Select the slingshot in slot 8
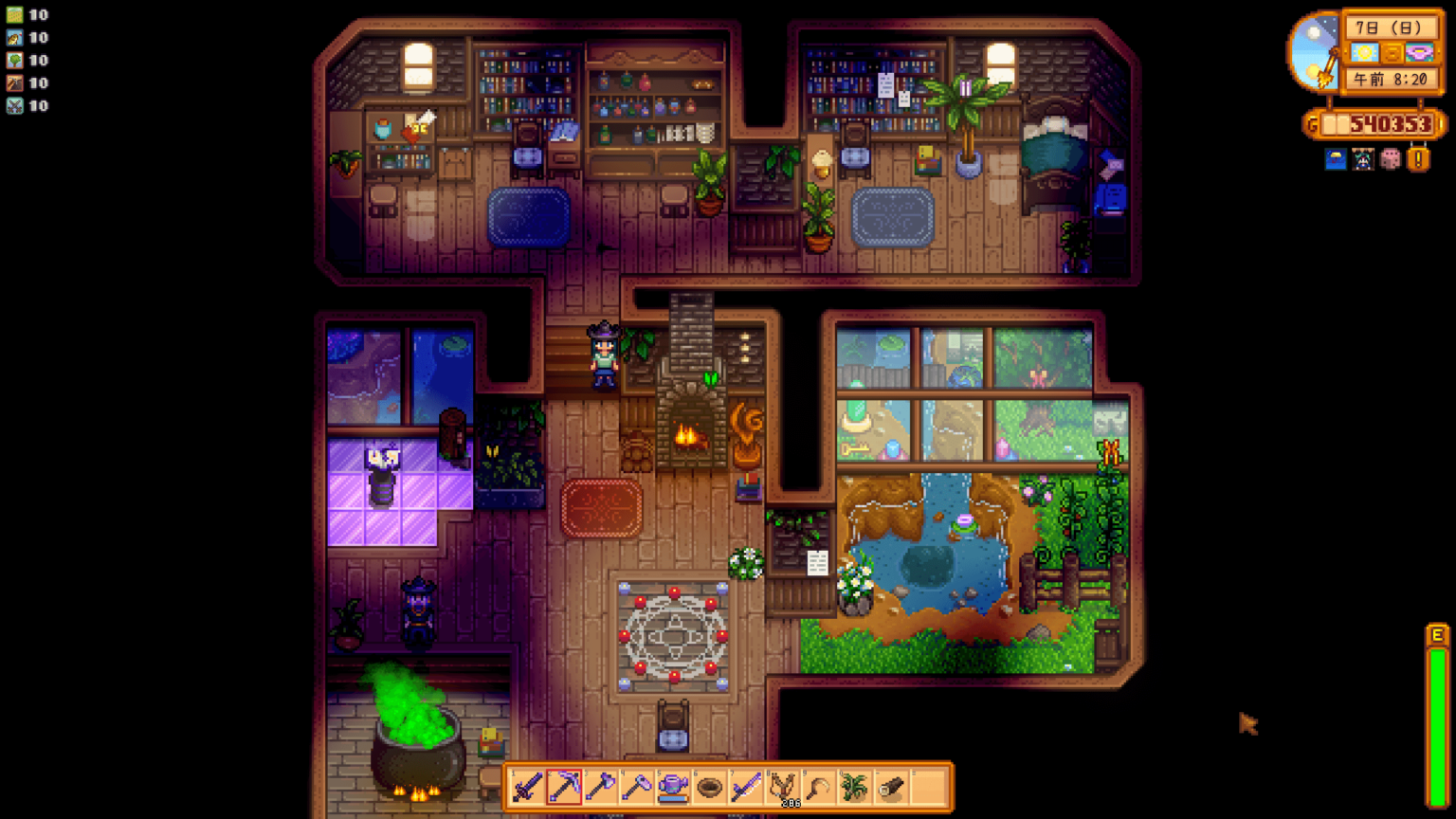The width and height of the screenshot is (1456, 819). click(783, 786)
